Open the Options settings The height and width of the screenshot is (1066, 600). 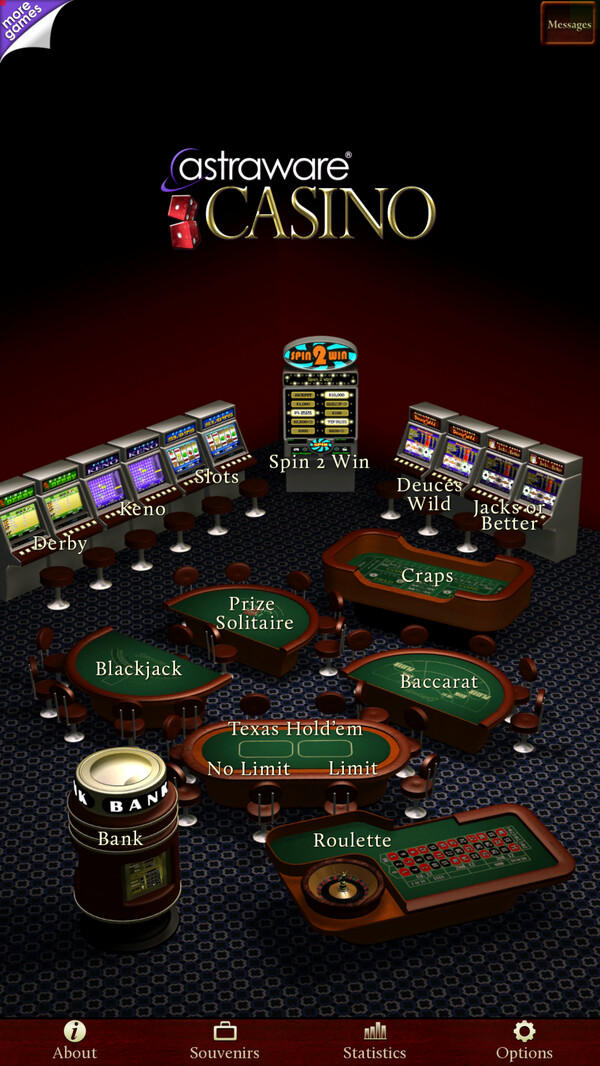pyautogui.click(x=524, y=1041)
